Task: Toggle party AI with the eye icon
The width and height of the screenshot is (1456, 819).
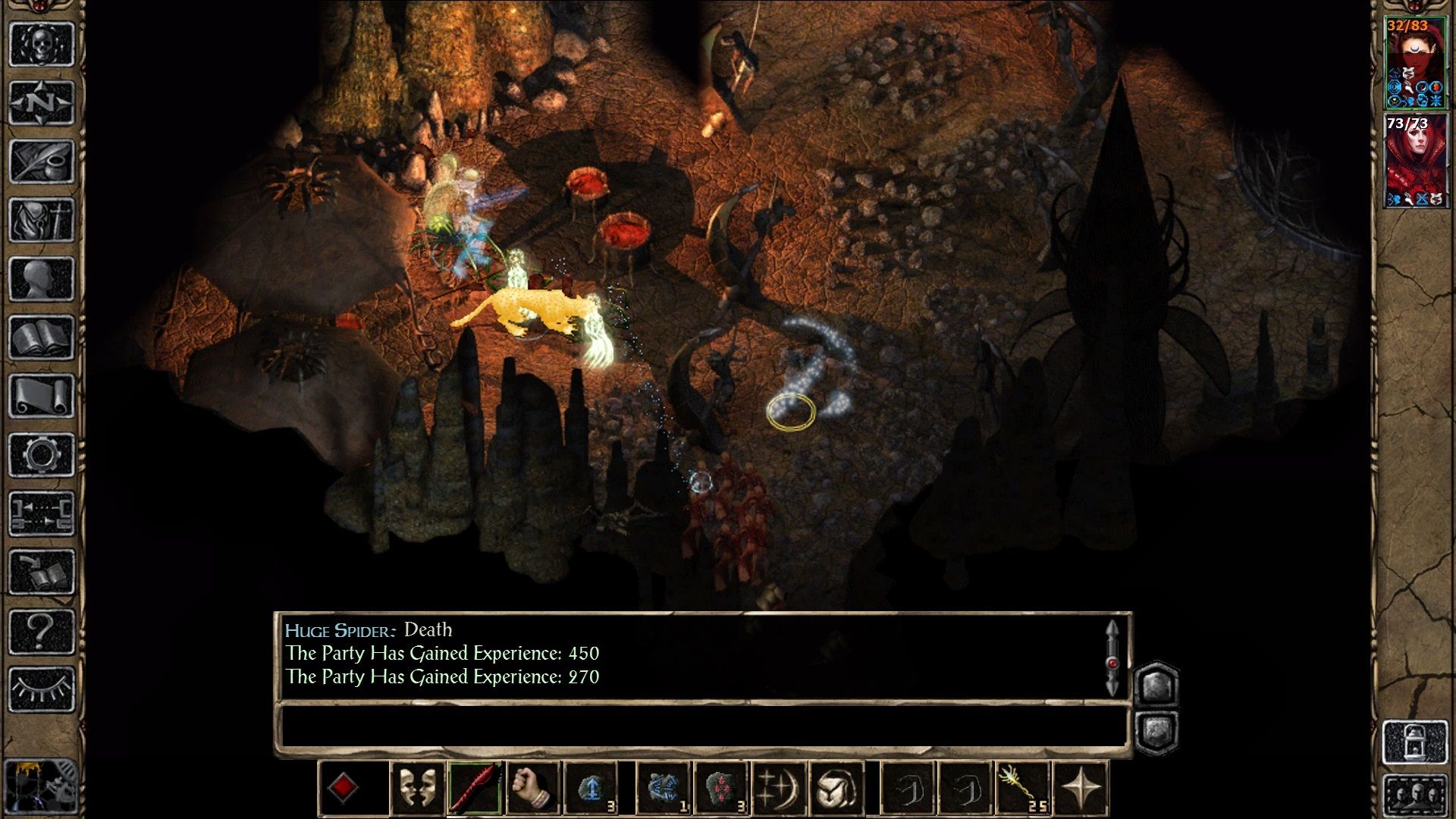Action: [42, 690]
